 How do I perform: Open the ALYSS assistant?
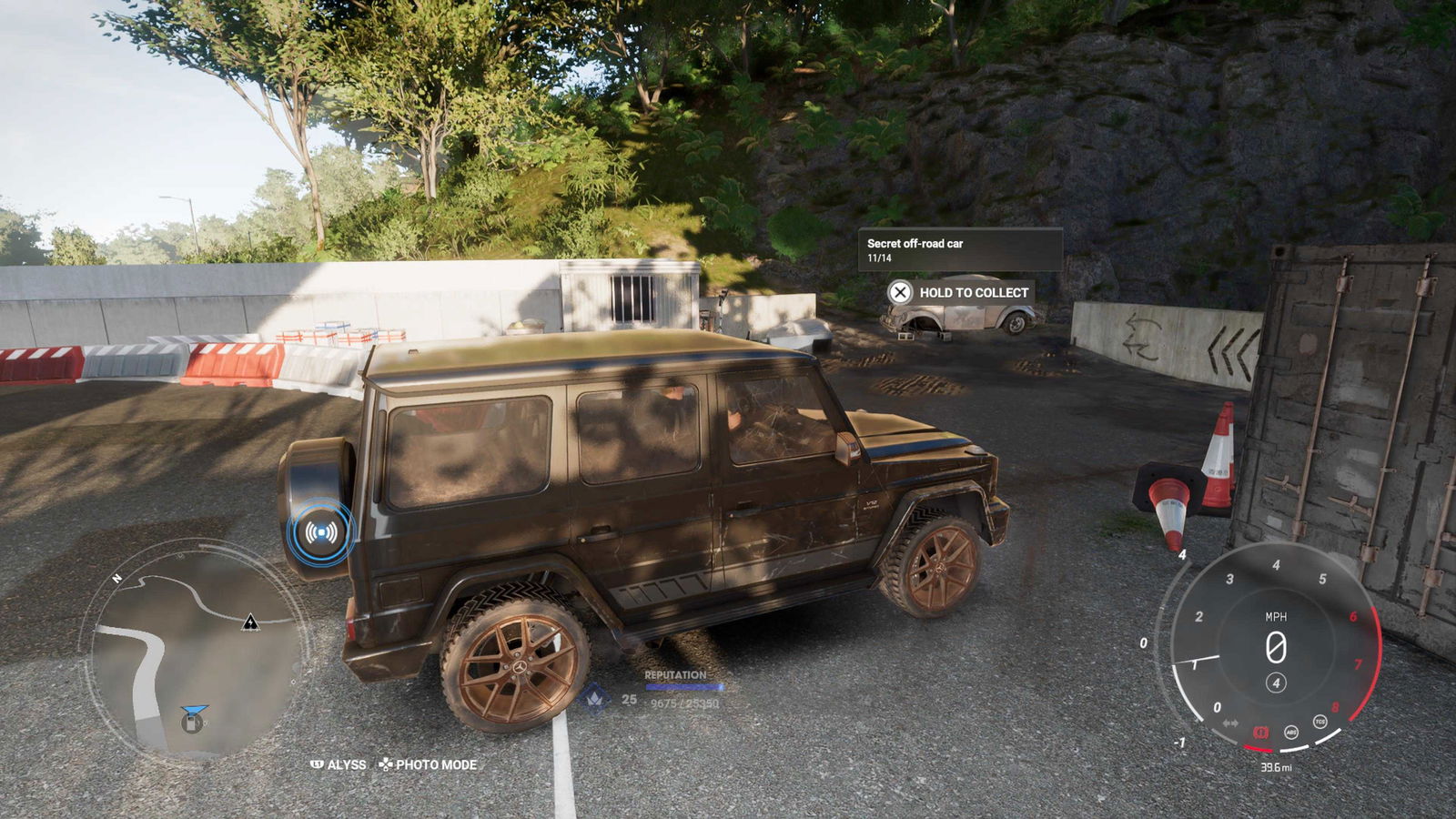tap(339, 764)
